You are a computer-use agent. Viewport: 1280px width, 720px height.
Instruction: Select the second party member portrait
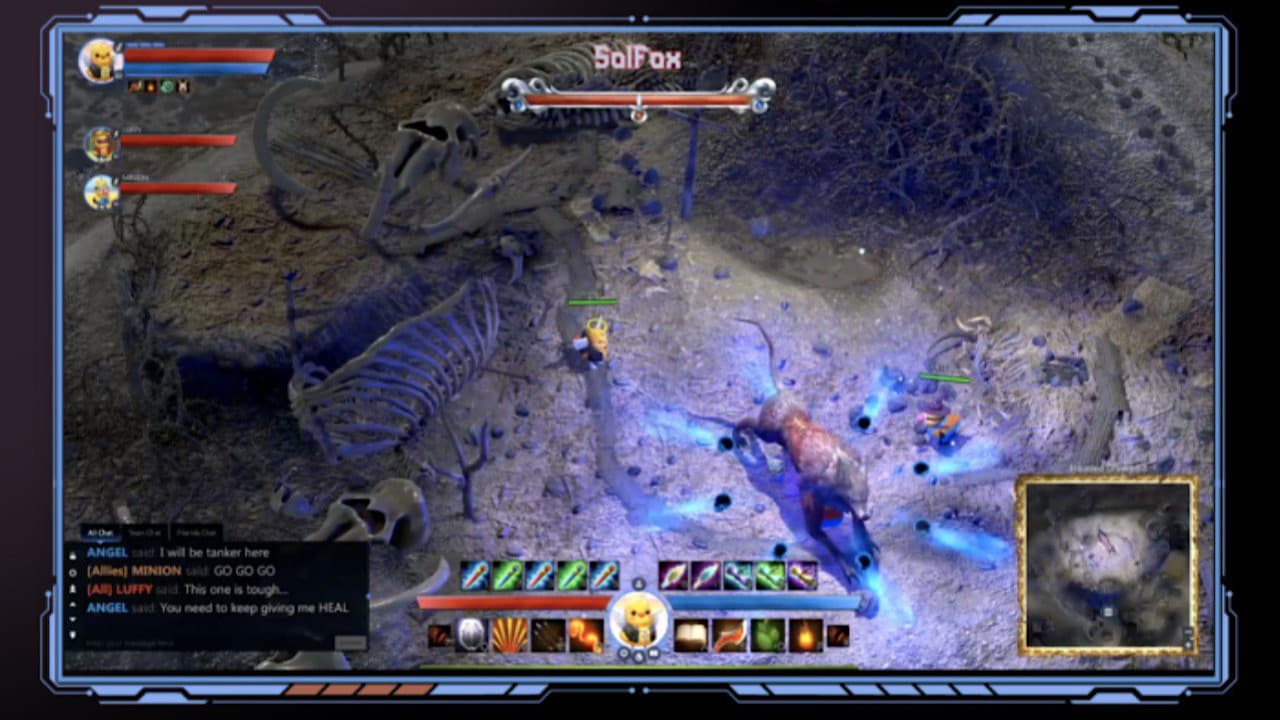[100, 144]
